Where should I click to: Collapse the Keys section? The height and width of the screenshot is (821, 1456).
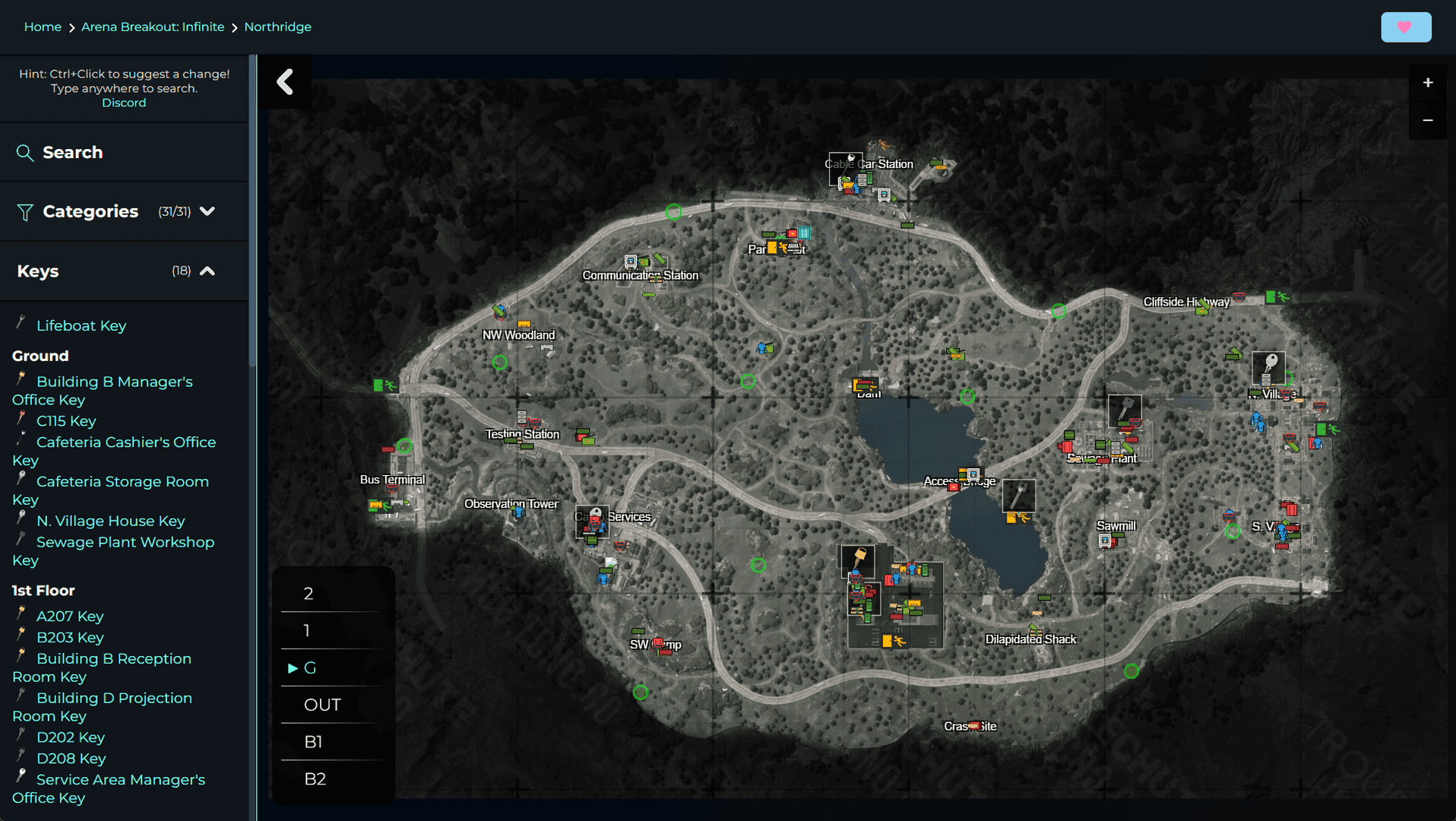click(x=208, y=271)
